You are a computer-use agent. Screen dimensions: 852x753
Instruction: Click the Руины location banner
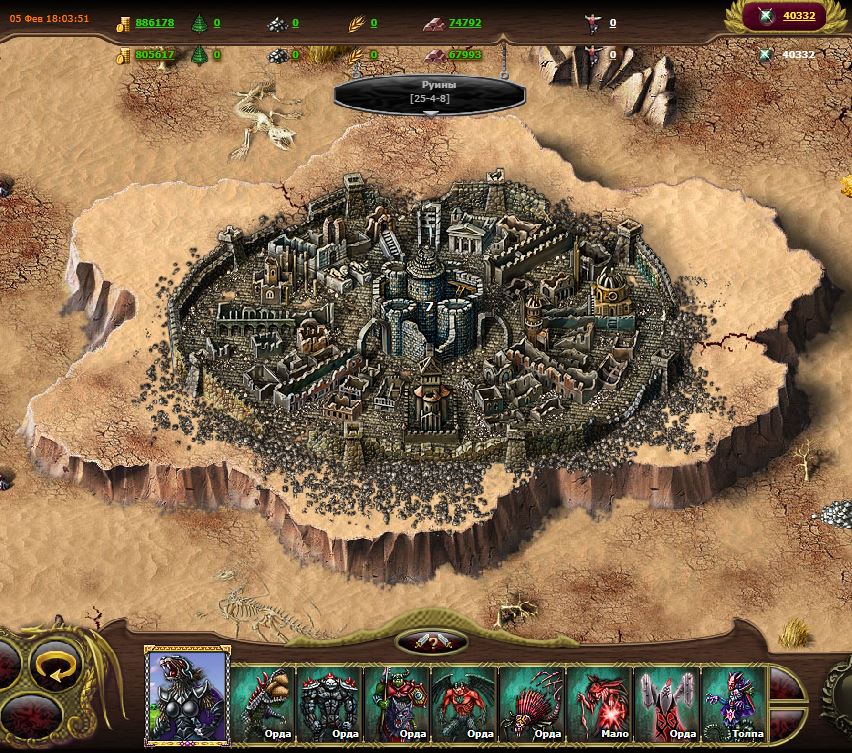click(431, 92)
